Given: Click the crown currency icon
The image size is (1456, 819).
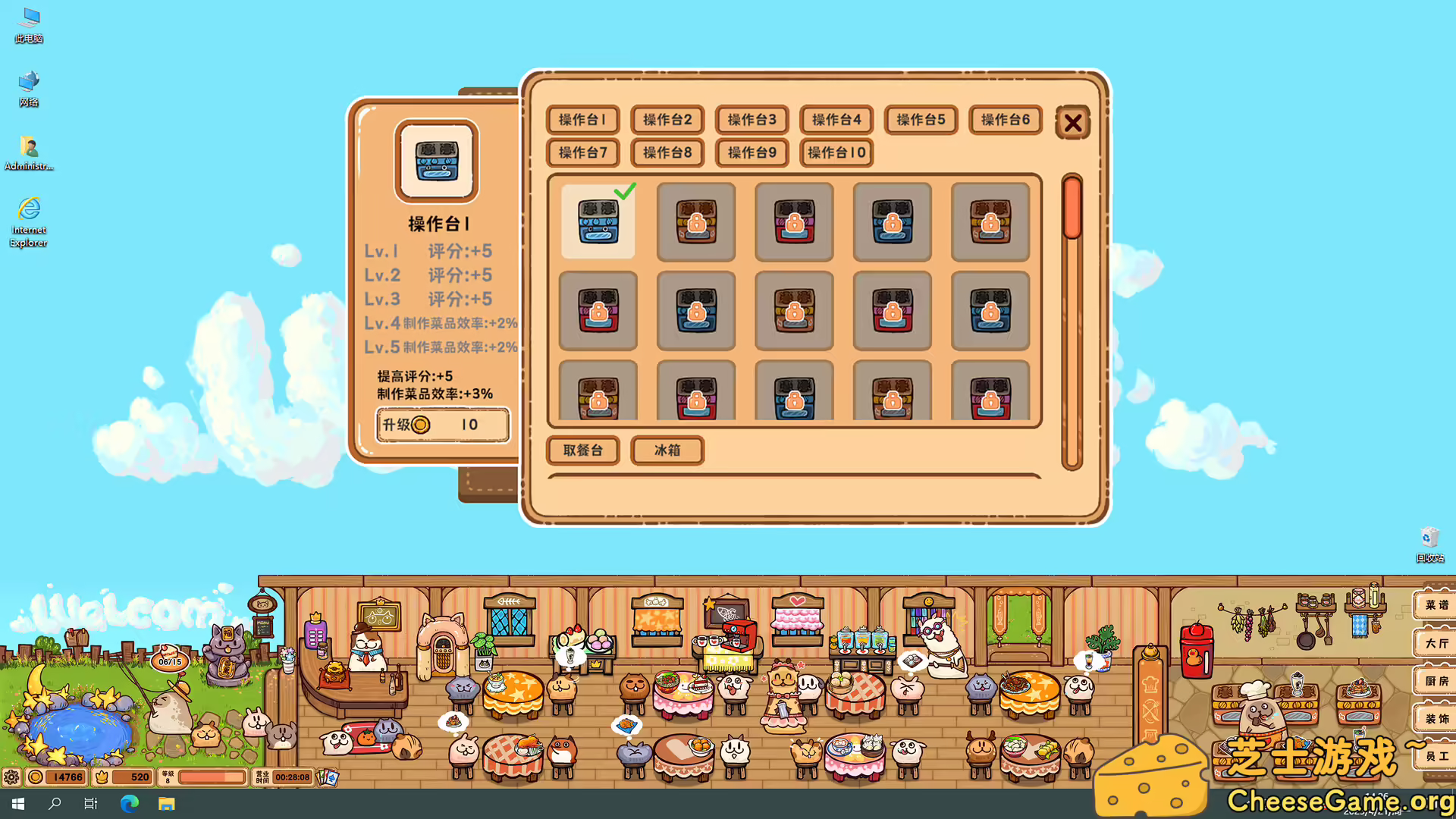Looking at the screenshot, I should 102,776.
